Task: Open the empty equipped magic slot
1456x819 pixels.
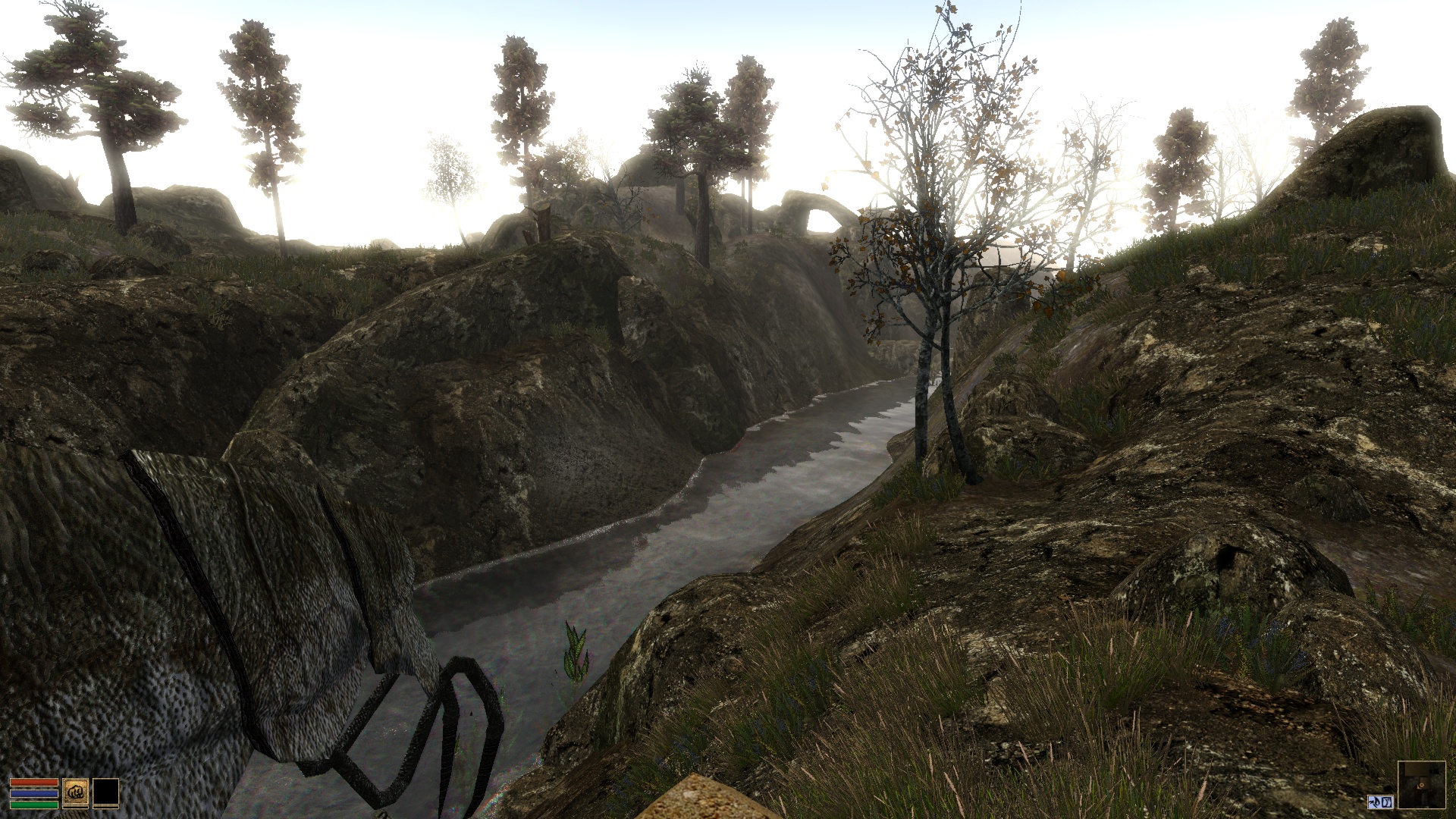Action: tap(106, 792)
